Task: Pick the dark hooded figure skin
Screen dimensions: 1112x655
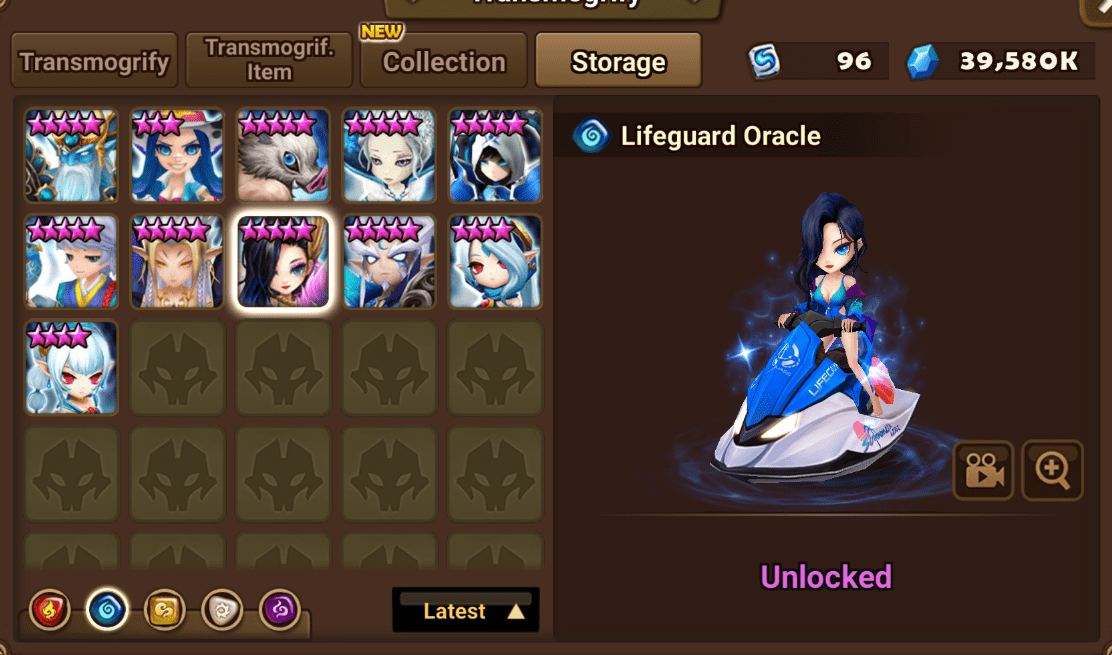Action: point(495,156)
